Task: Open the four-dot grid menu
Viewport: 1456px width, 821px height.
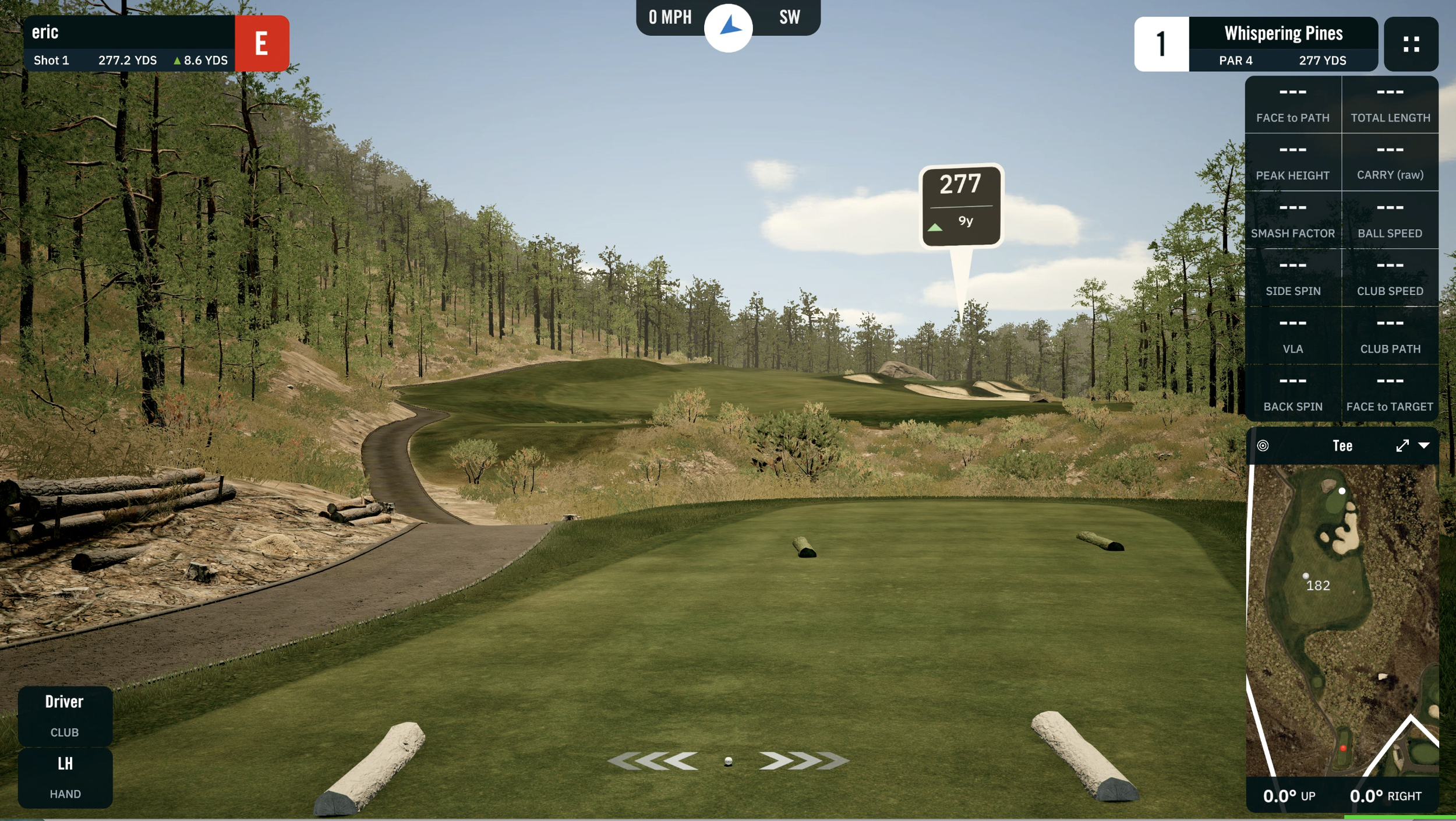Action: point(1411,44)
